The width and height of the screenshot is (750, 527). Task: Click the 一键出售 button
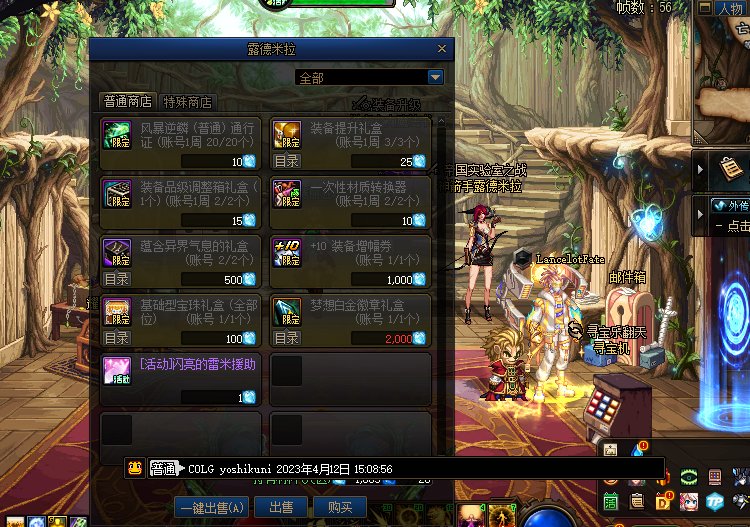coord(210,507)
